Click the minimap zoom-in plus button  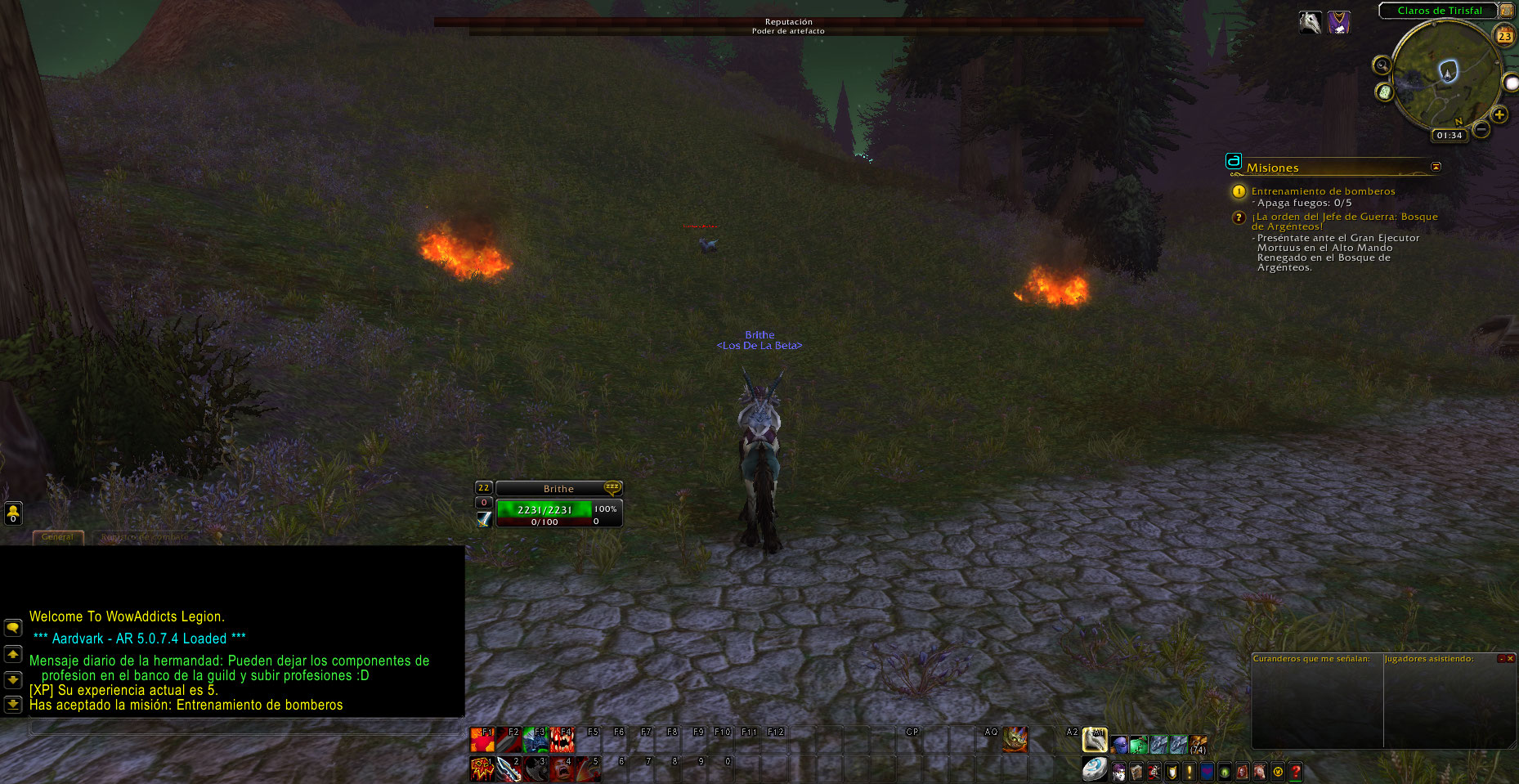click(x=1499, y=115)
